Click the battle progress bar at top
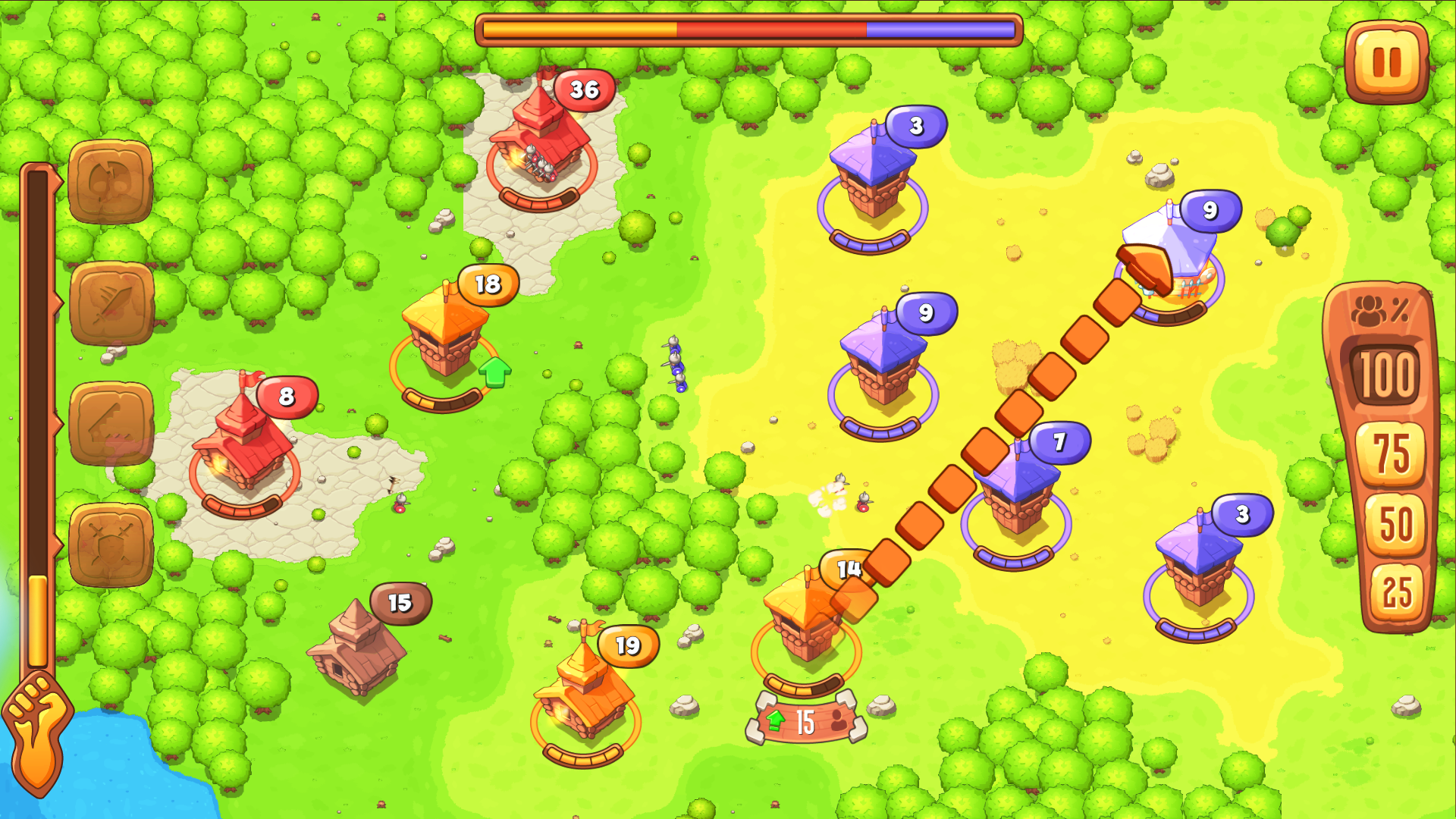The height and width of the screenshot is (819, 1456). point(747,27)
